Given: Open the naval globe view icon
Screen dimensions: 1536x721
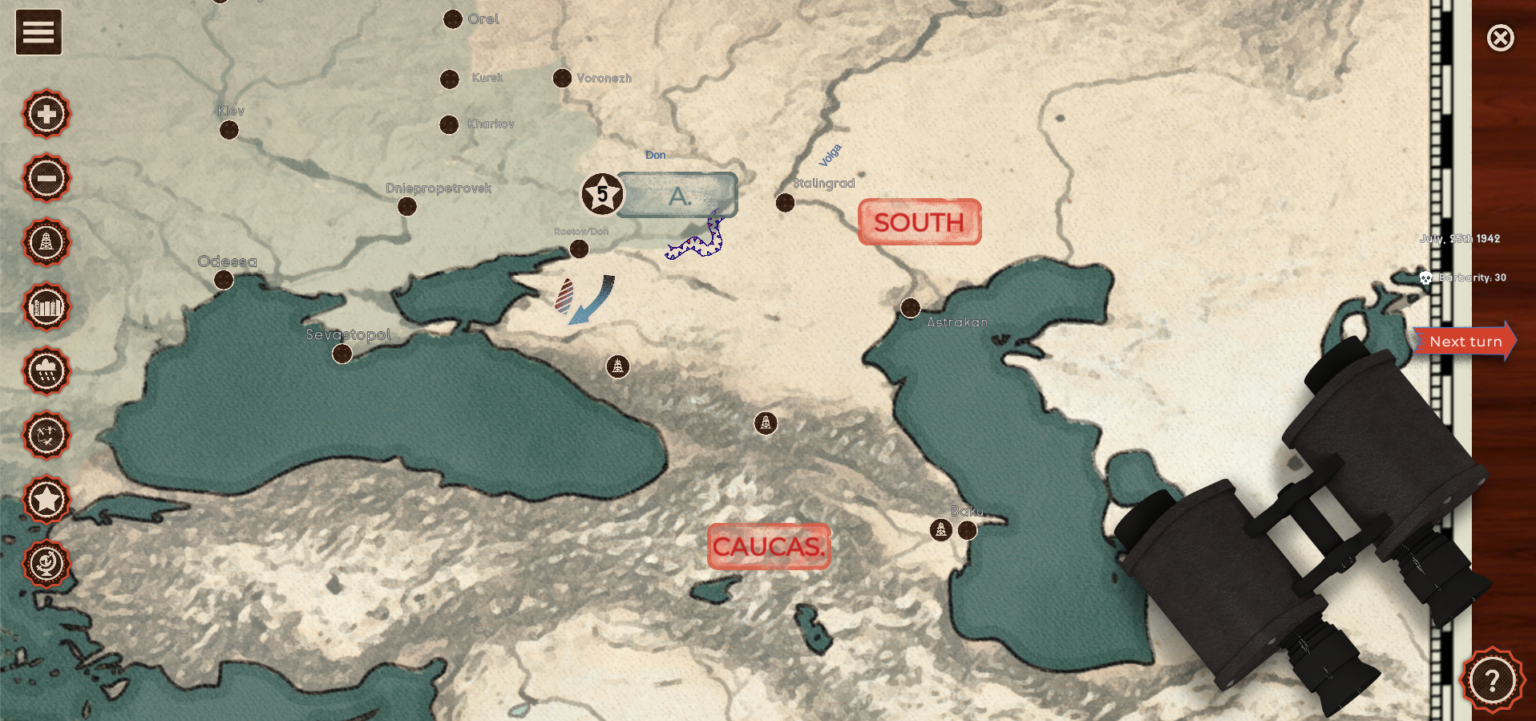Looking at the screenshot, I should [x=45, y=563].
